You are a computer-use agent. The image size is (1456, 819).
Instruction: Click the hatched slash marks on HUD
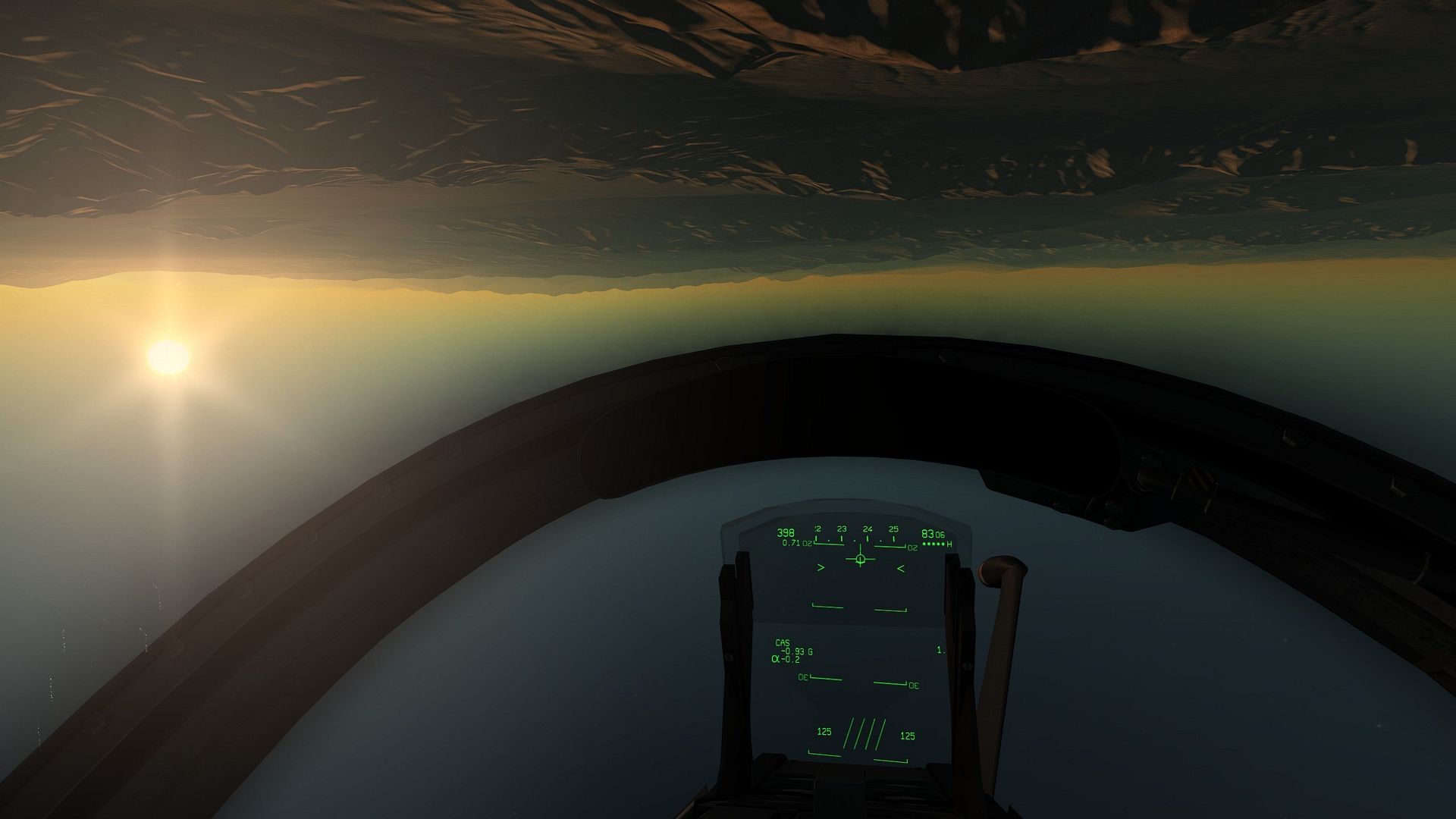tap(864, 735)
